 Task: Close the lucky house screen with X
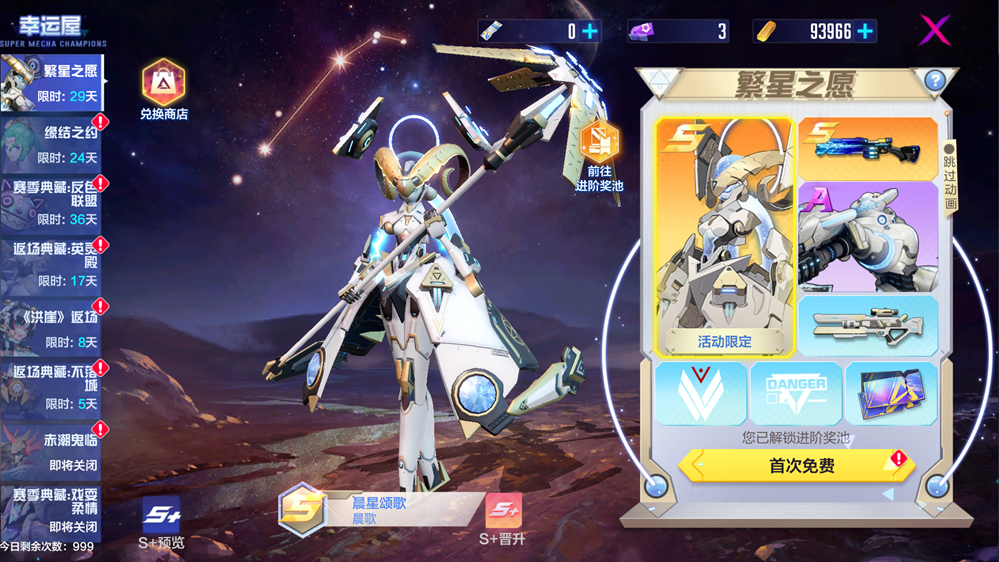pyautogui.click(x=934, y=30)
